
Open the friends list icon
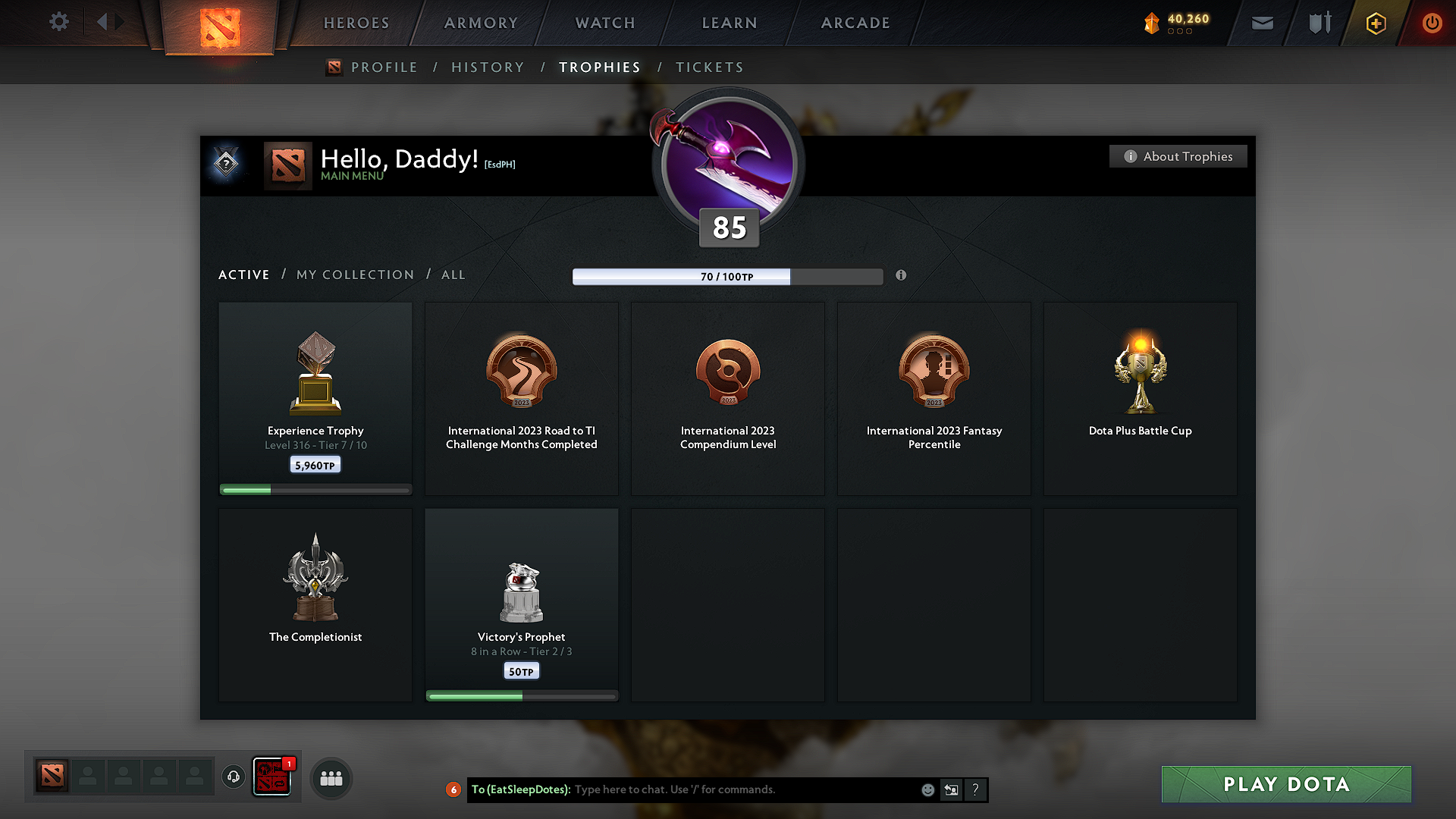(331, 778)
